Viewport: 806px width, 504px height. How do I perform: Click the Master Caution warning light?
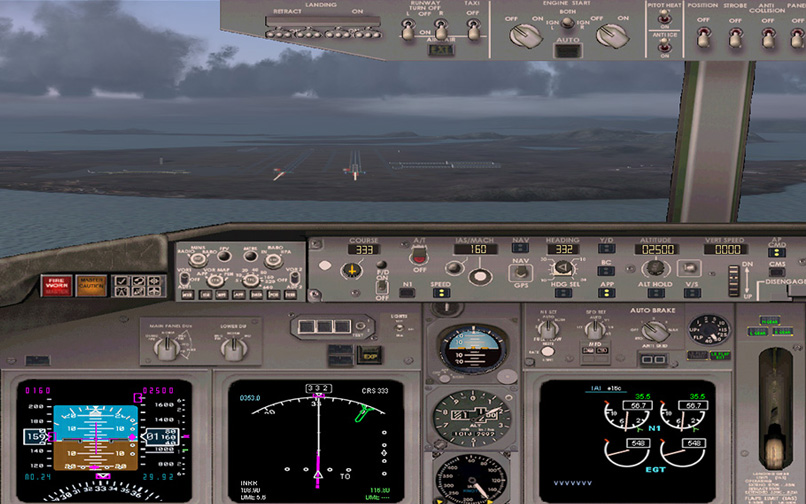(x=91, y=285)
